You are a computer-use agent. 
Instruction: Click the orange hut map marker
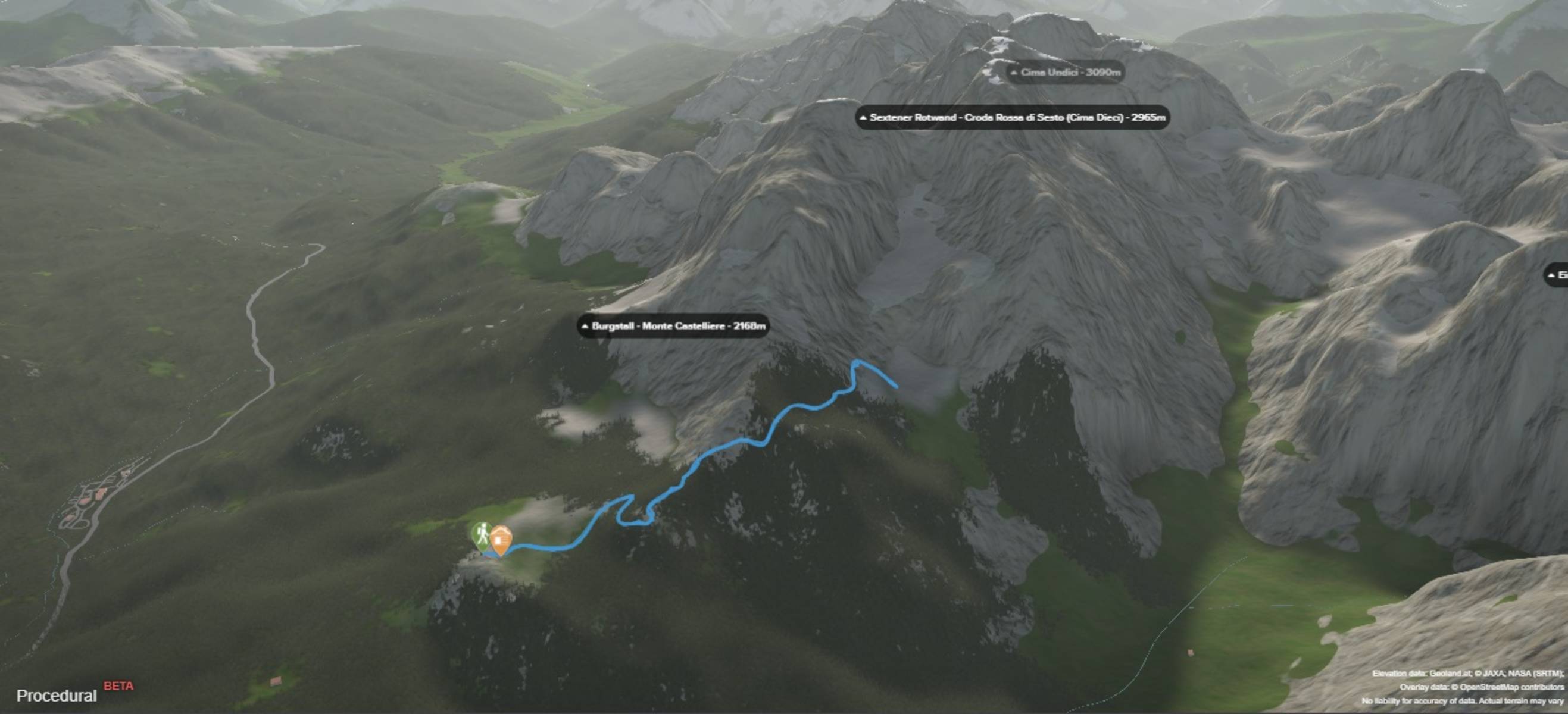click(501, 540)
